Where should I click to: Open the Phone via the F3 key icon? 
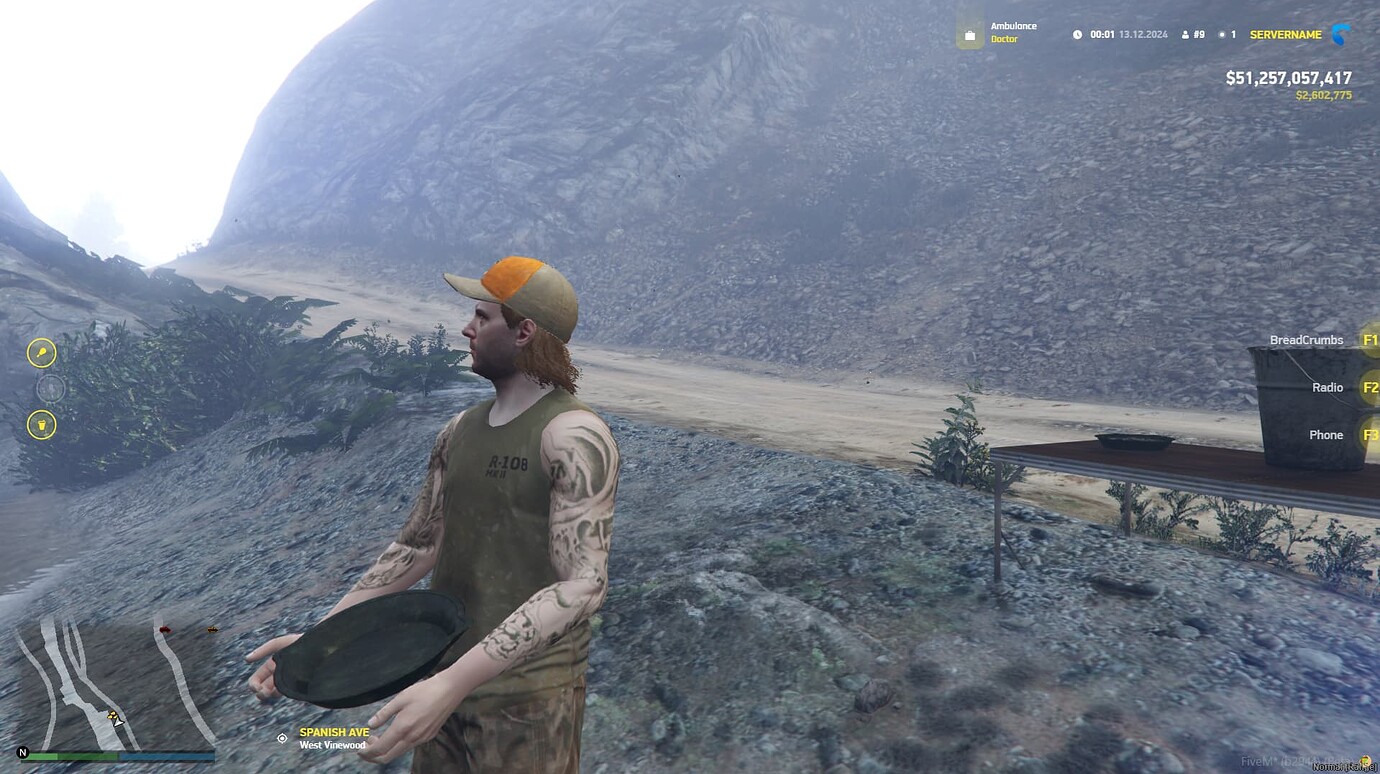1370,434
